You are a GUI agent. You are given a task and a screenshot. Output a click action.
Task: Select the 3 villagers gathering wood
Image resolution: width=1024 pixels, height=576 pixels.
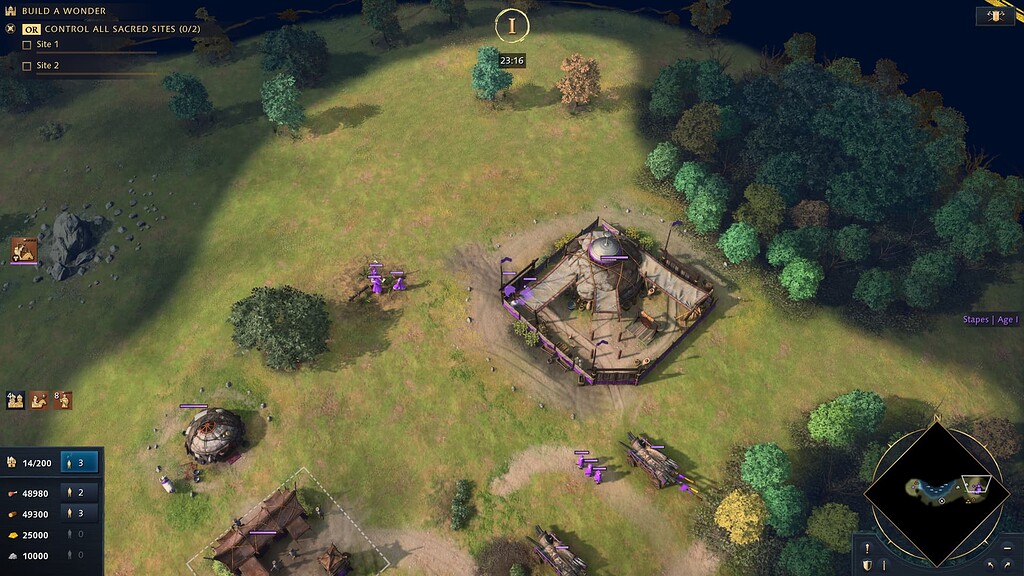click(80, 513)
